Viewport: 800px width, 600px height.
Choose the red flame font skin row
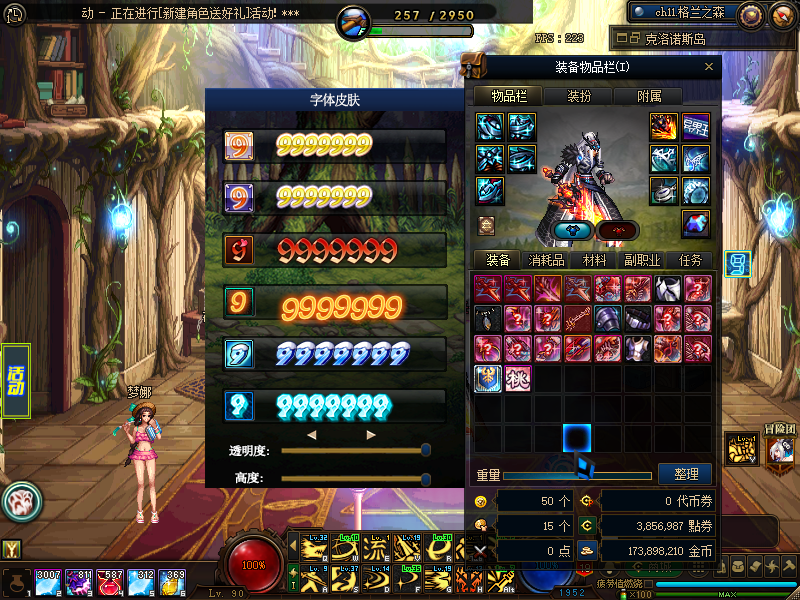pyautogui.click(x=335, y=249)
